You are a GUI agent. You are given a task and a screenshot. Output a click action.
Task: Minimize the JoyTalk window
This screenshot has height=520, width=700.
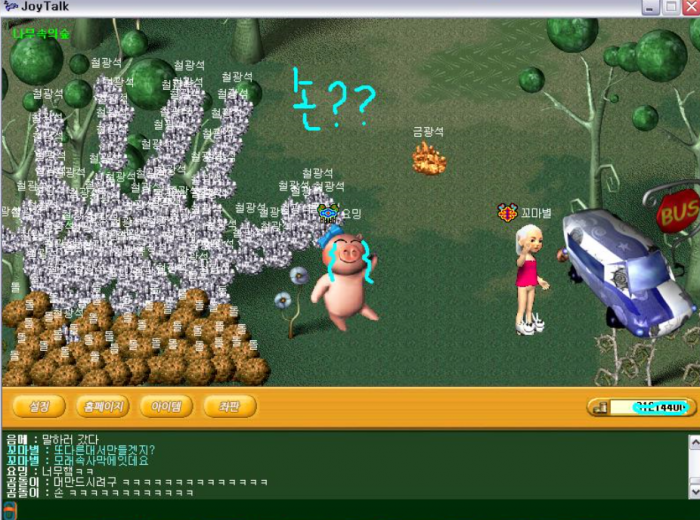pos(649,7)
